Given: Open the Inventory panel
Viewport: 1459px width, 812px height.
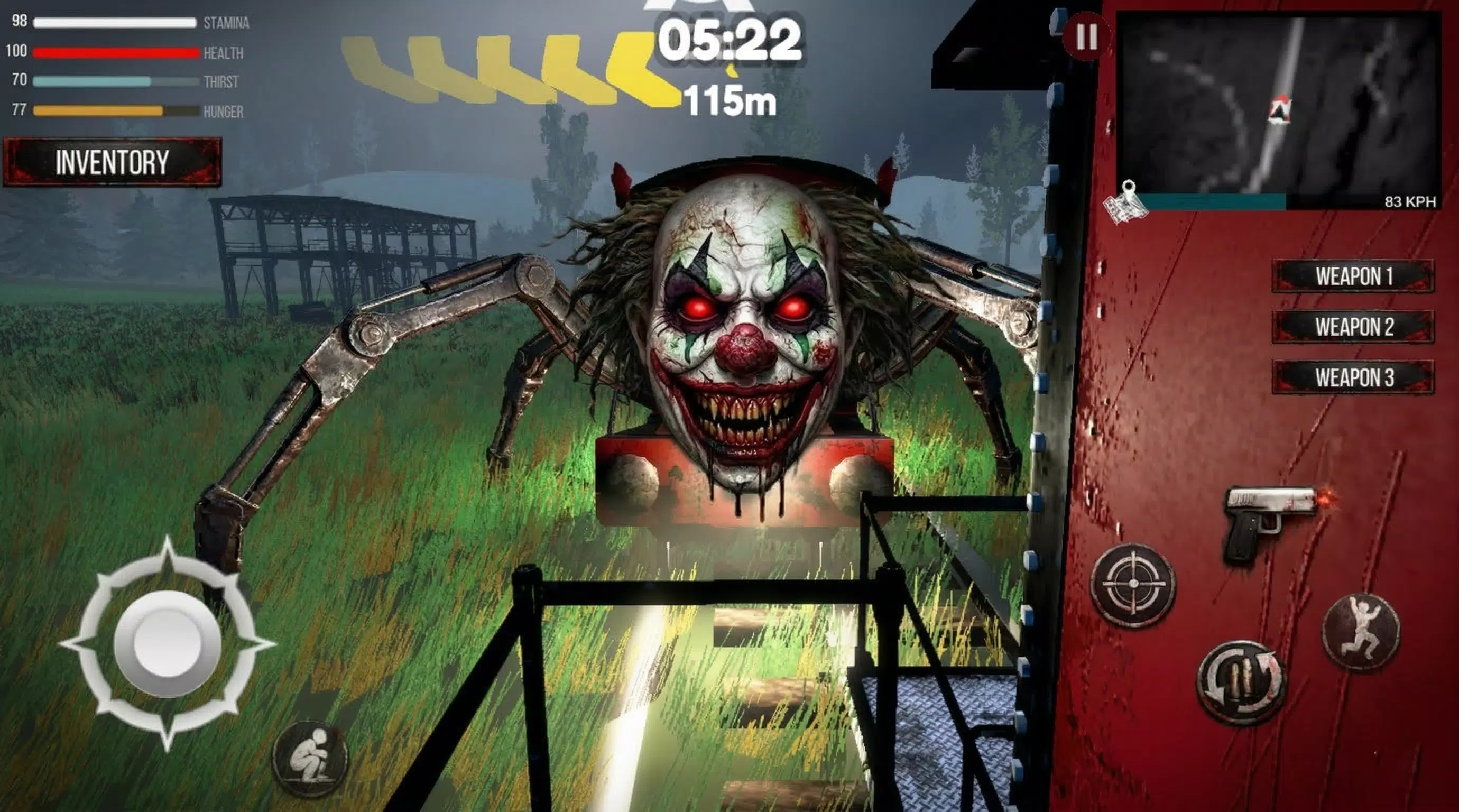Looking at the screenshot, I should (111, 164).
